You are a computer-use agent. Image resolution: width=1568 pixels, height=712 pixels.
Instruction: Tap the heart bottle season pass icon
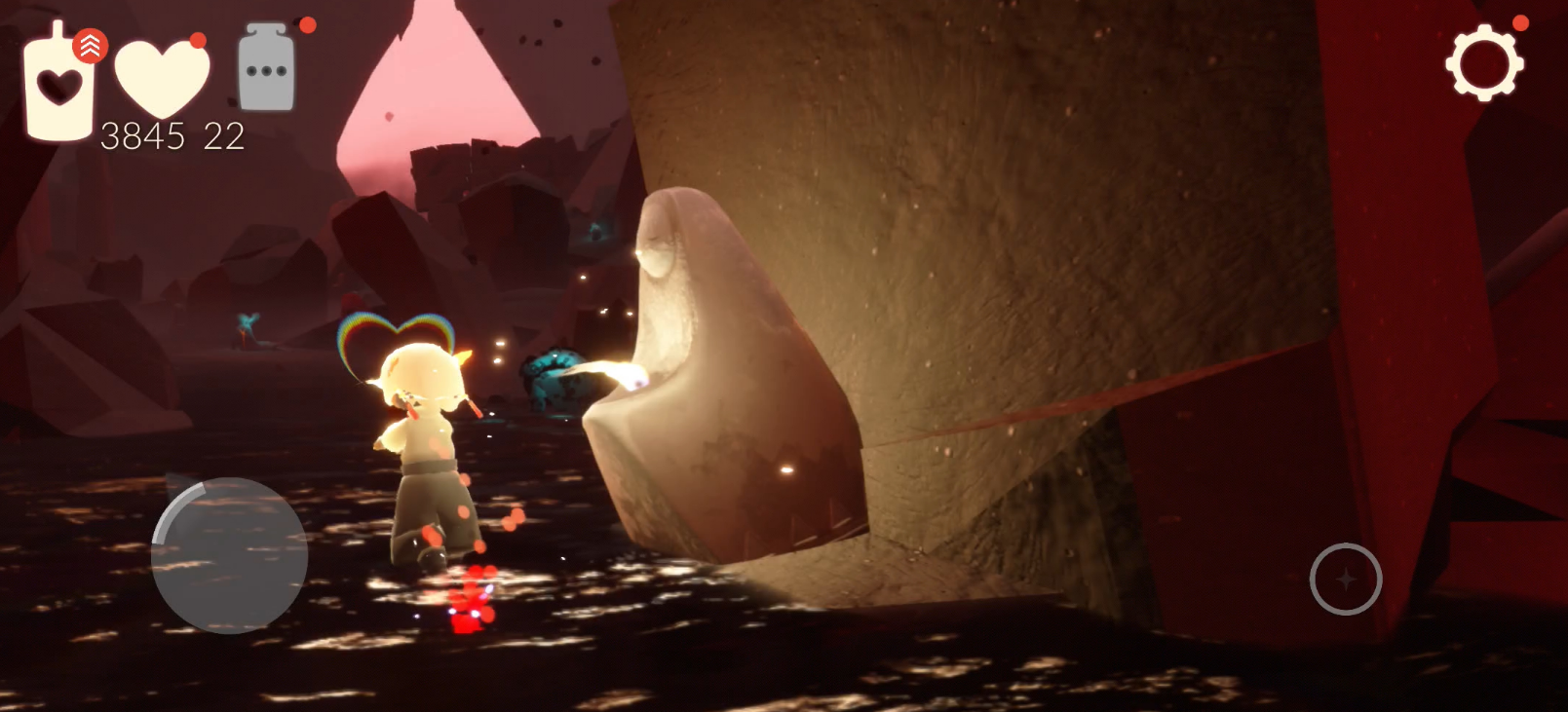[60, 86]
